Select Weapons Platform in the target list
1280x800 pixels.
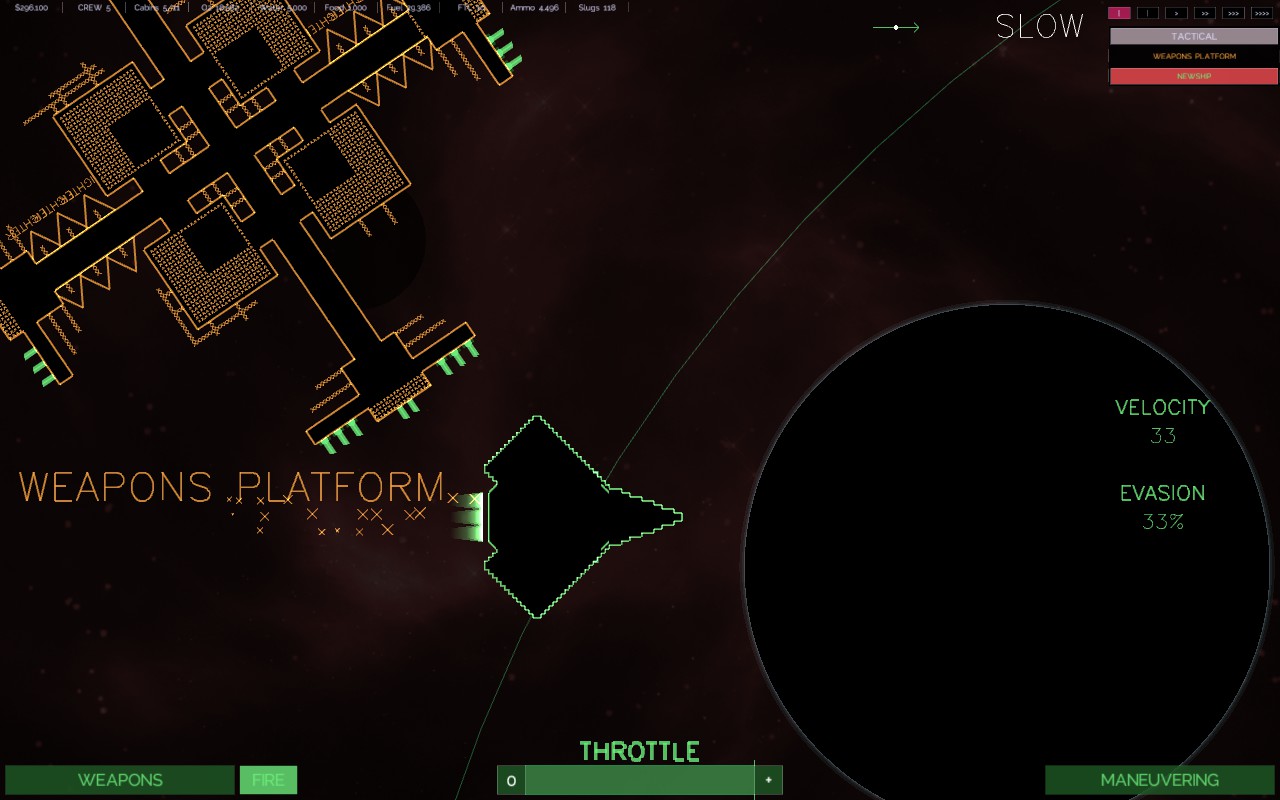(1193, 56)
